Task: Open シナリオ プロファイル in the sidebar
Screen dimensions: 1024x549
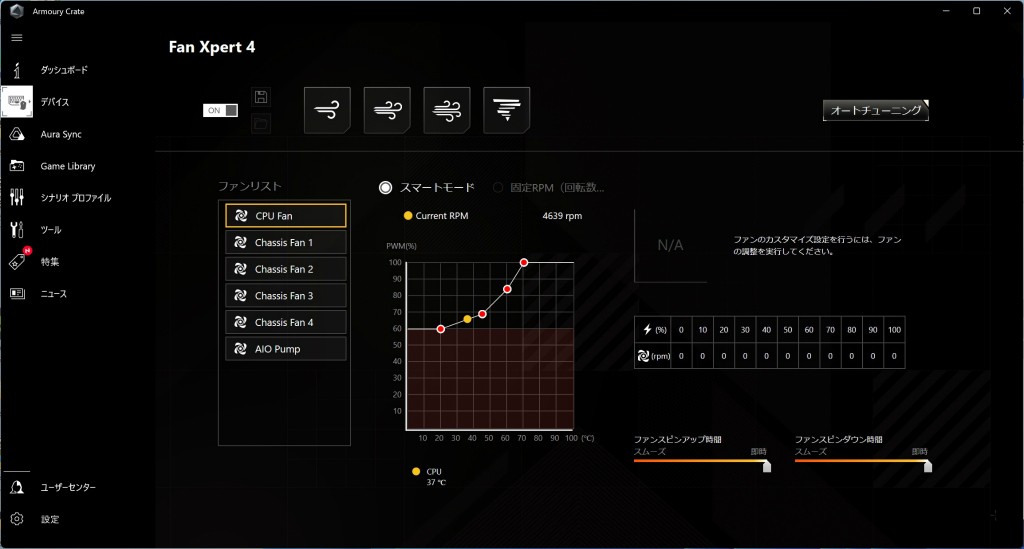Action: click(75, 198)
